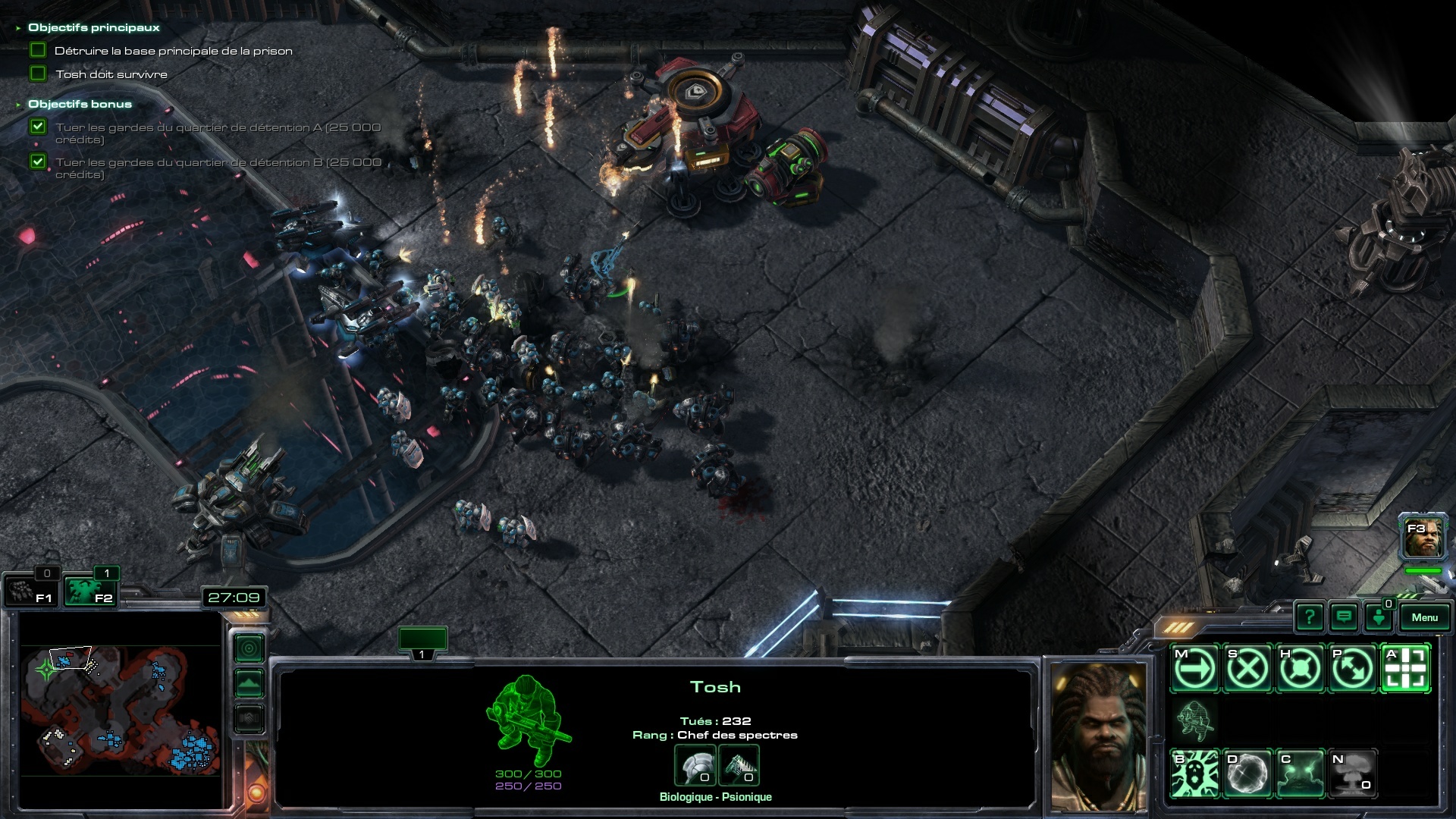1456x819 pixels.
Task: Click the minimap ping target button
Action: pos(249,649)
